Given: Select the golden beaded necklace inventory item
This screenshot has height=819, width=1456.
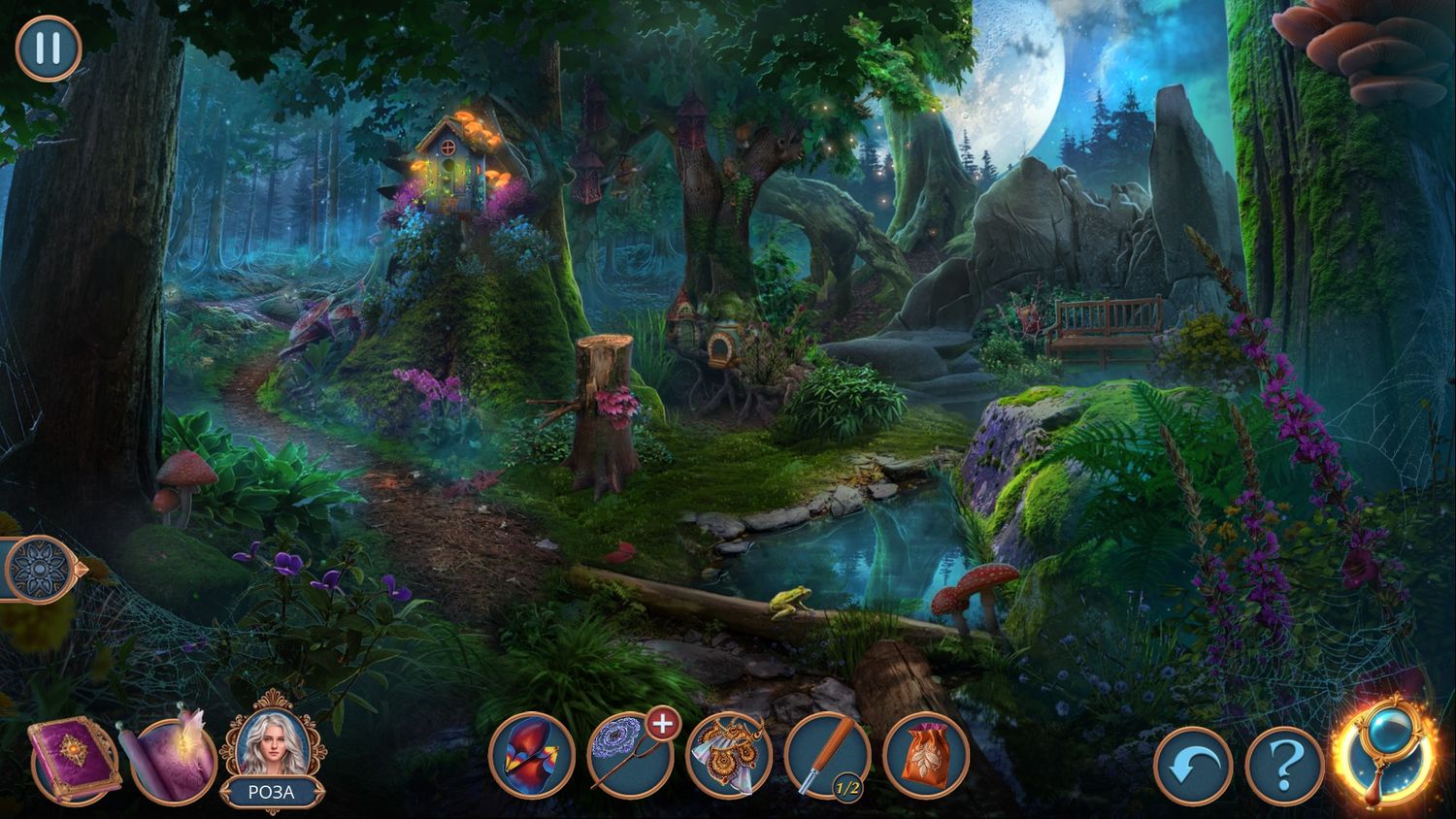Looking at the screenshot, I should [x=729, y=756].
